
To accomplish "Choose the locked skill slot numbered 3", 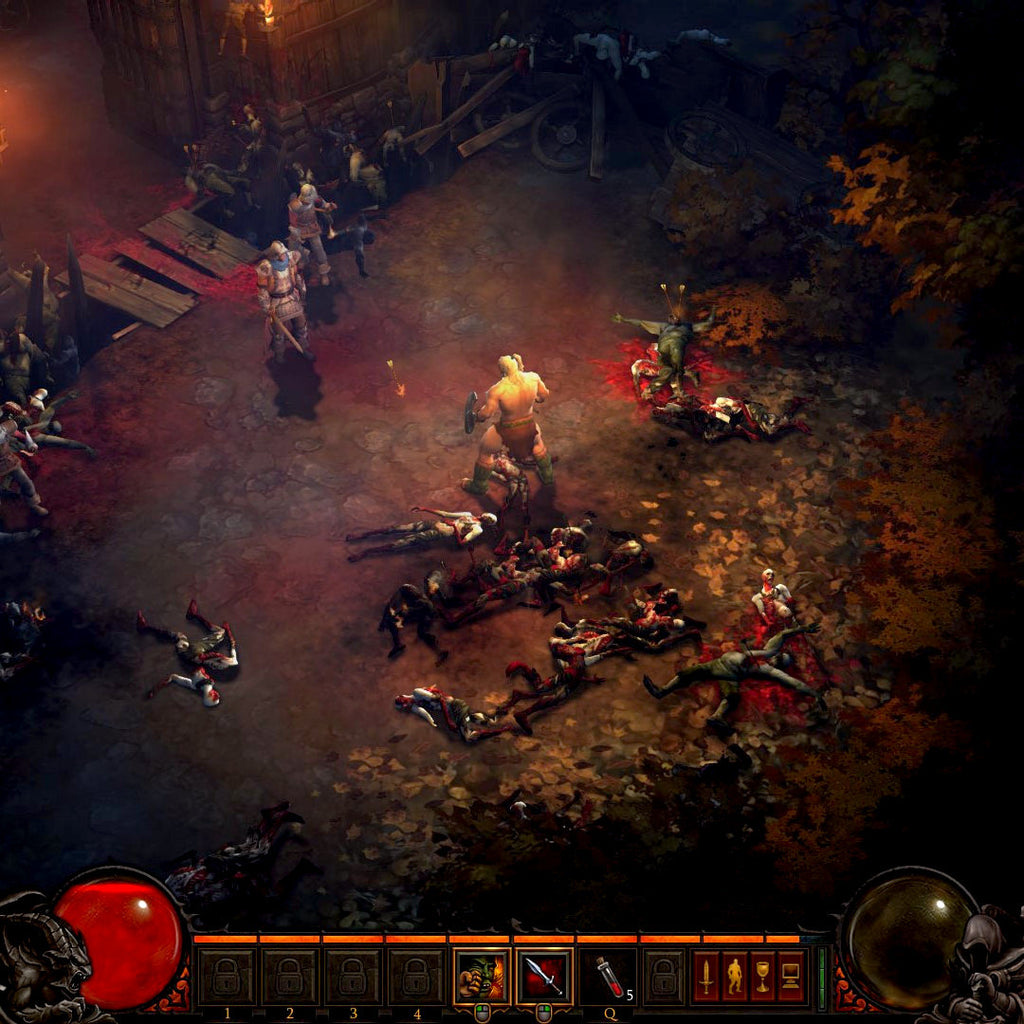I will (x=353, y=977).
